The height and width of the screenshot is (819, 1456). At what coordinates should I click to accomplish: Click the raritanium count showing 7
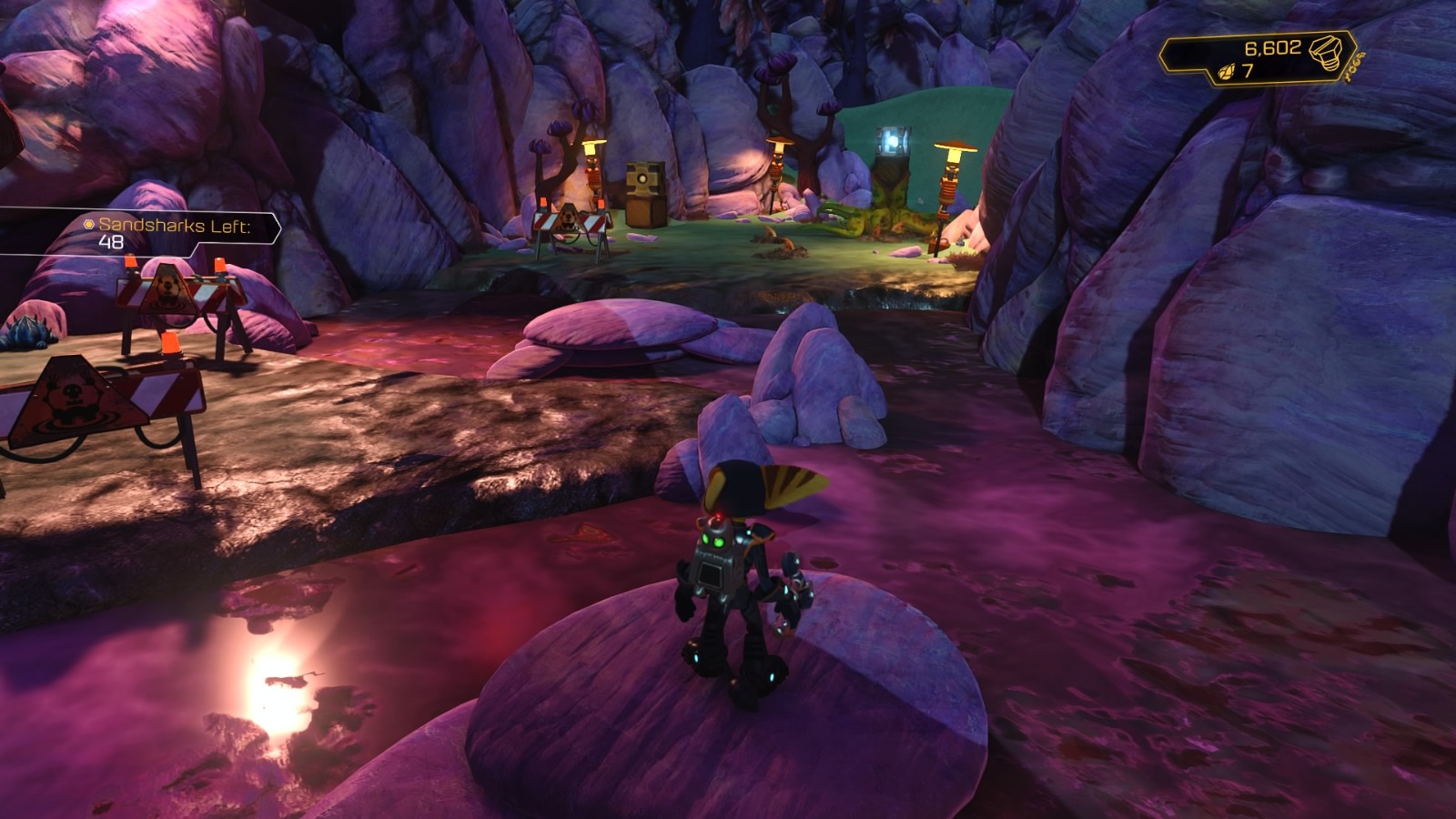click(x=1249, y=73)
